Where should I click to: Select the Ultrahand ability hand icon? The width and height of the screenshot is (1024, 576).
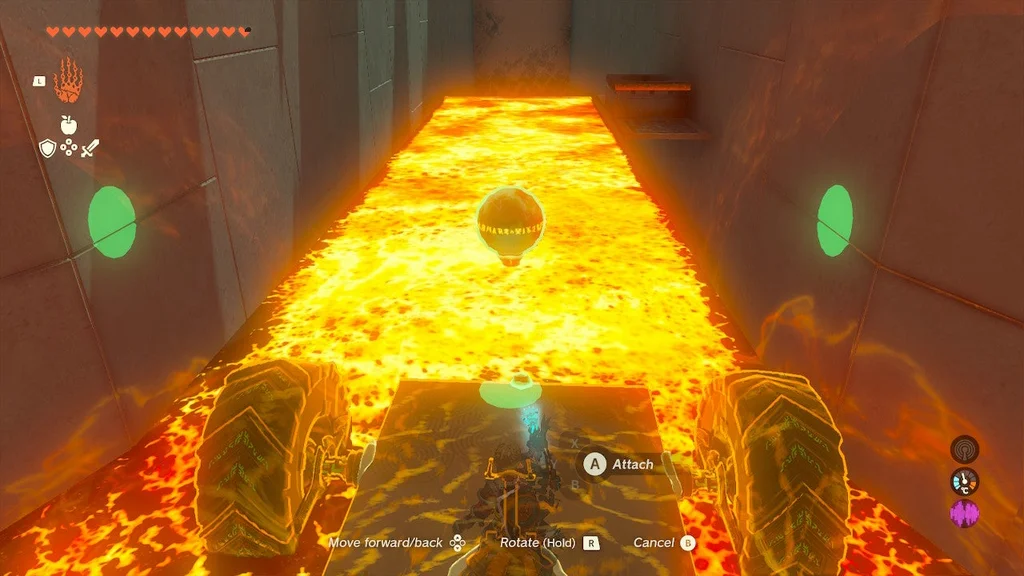tap(68, 81)
